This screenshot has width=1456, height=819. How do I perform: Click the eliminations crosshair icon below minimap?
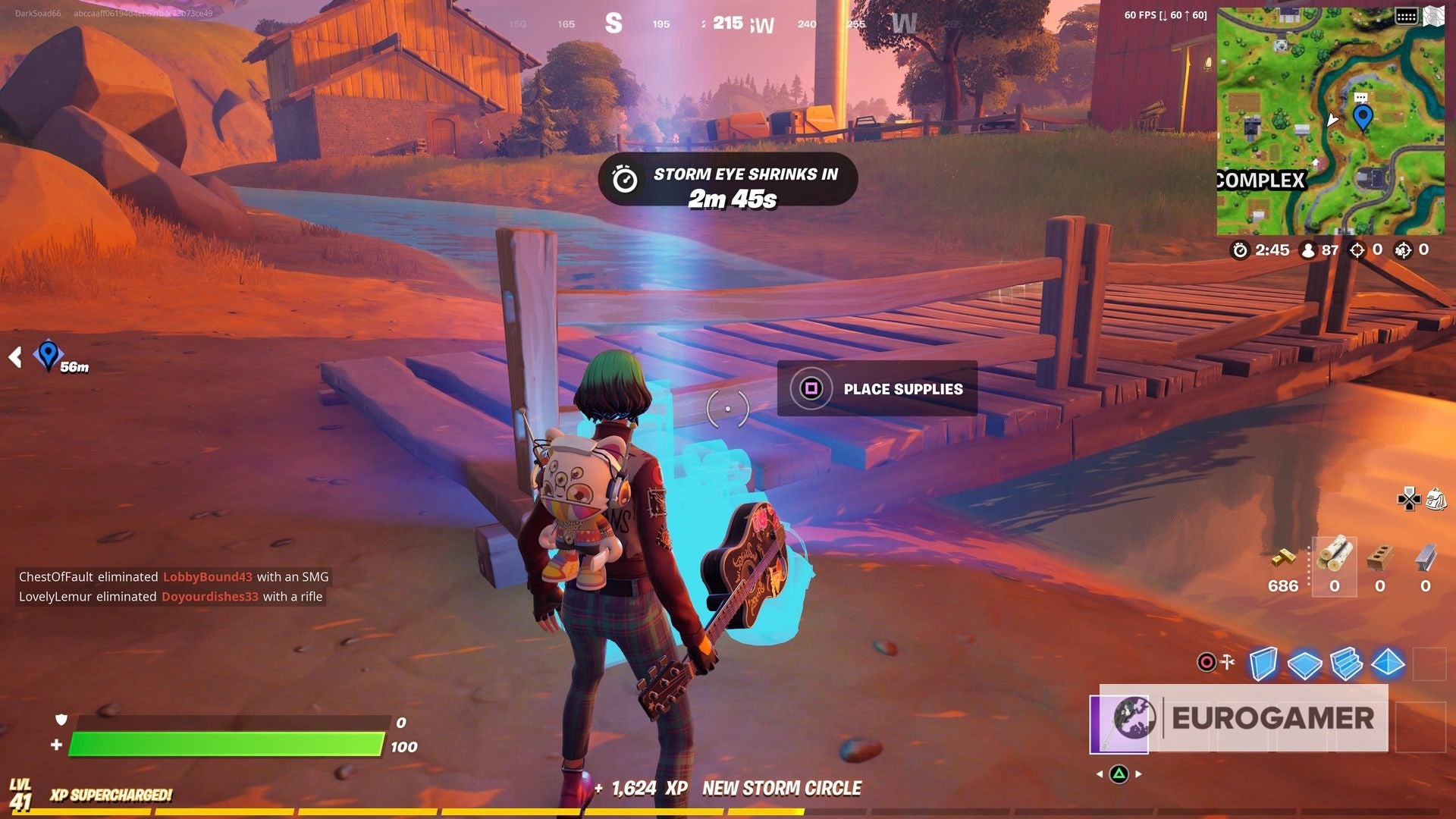(x=1357, y=249)
